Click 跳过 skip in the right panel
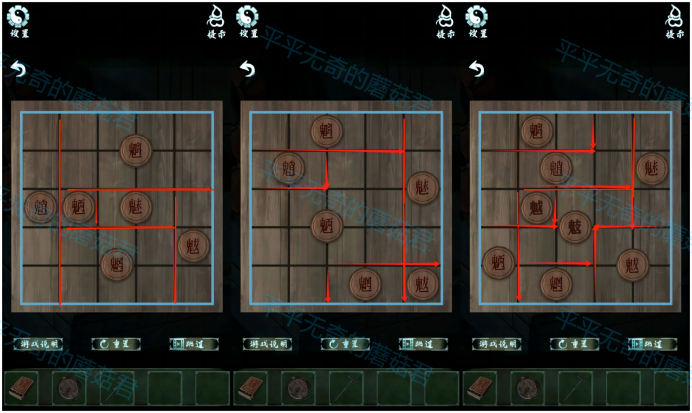This screenshot has height=413, width=692. click(x=650, y=343)
